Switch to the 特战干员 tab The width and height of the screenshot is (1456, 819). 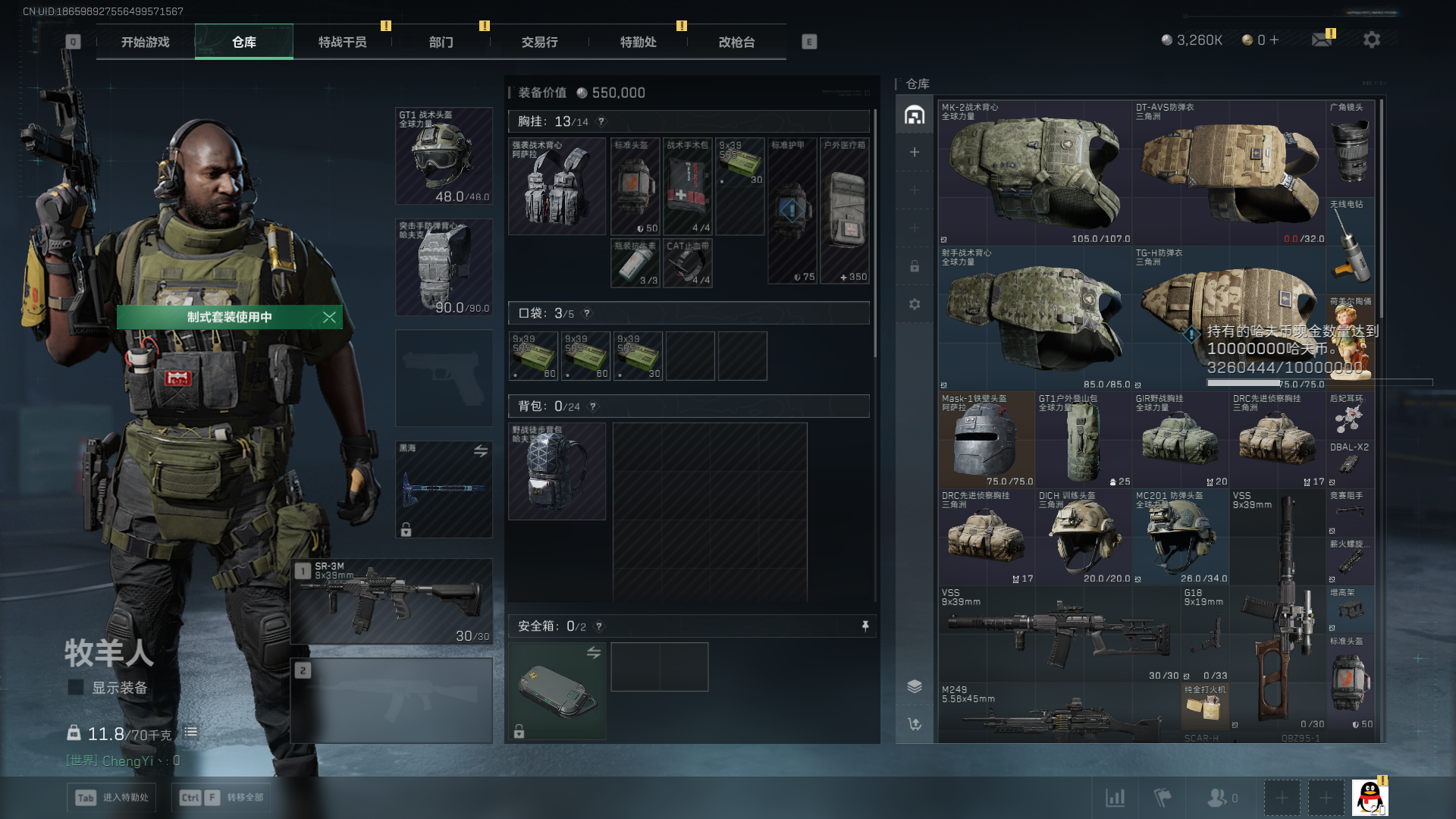coord(343,42)
